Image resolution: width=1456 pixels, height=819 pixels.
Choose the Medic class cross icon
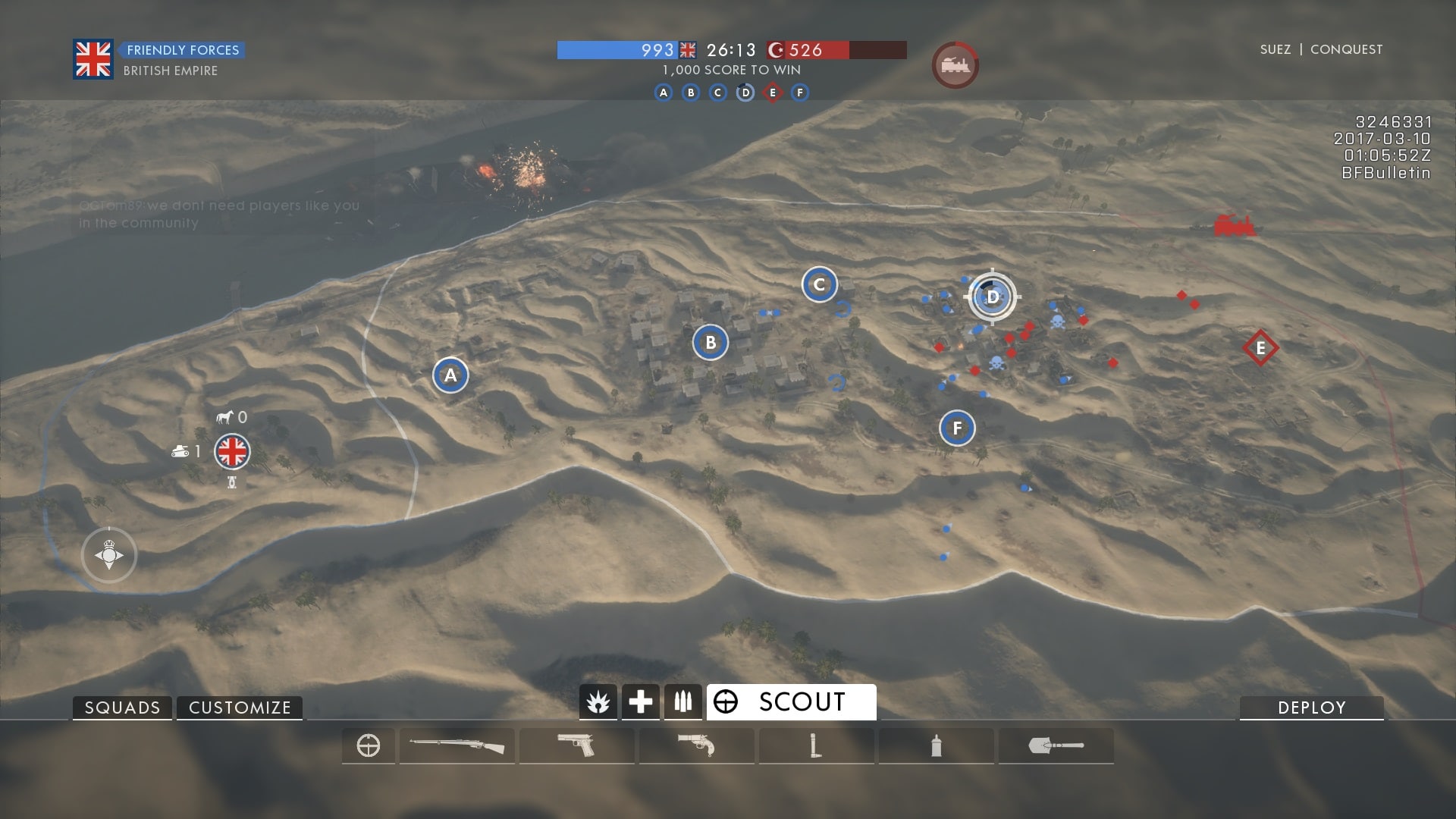pos(640,702)
